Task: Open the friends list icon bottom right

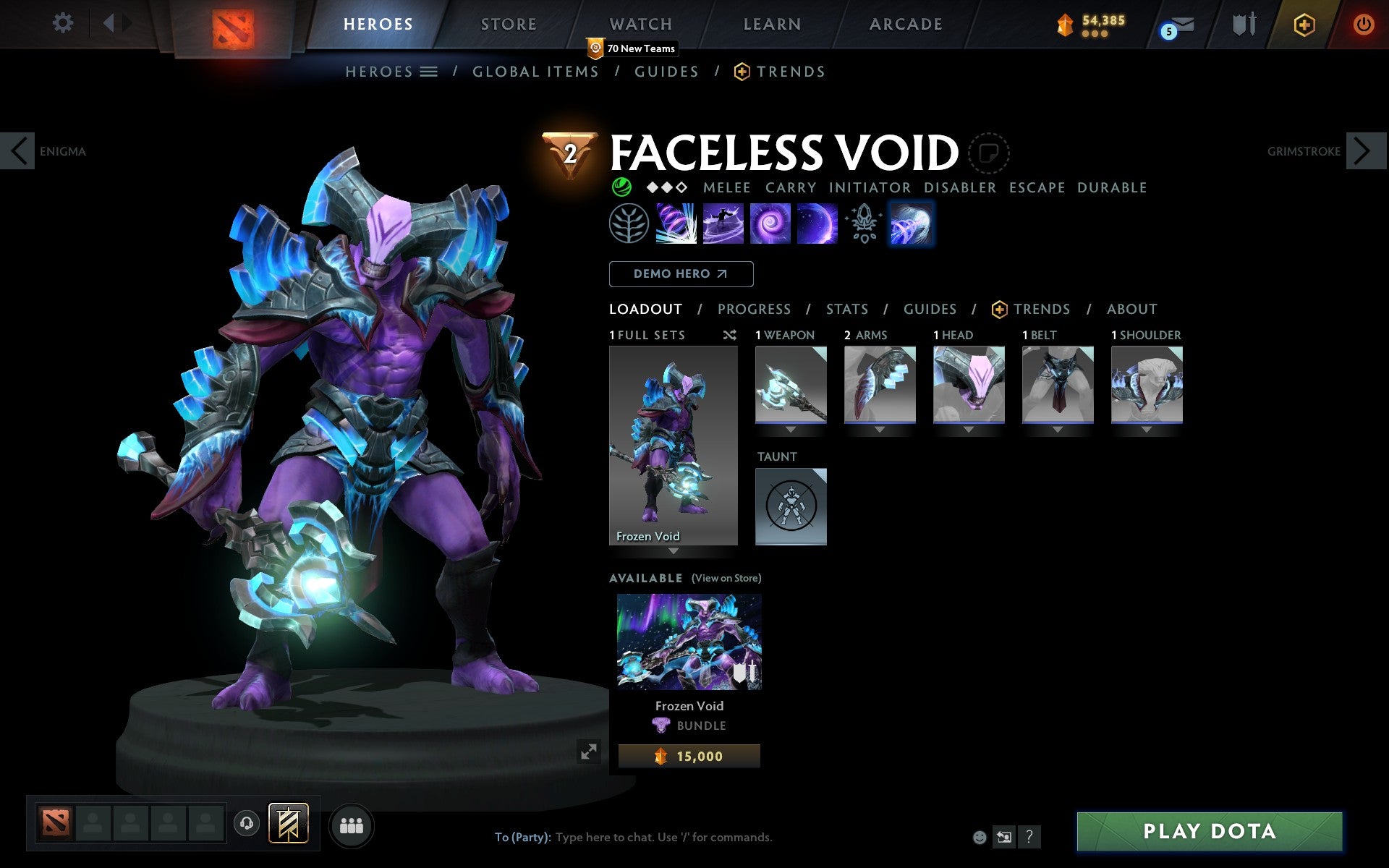Action: pos(351,825)
